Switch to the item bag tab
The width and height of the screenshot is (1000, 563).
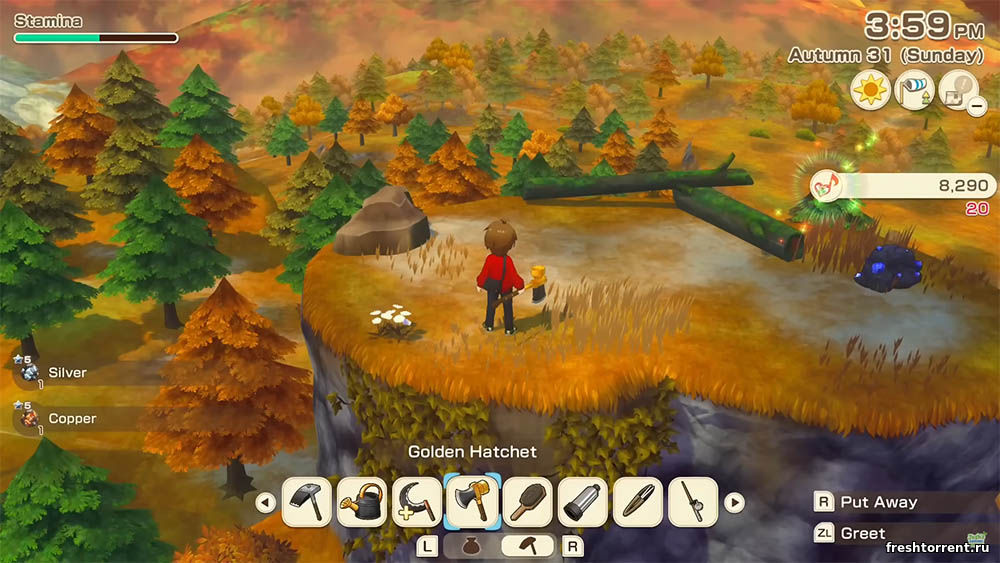pyautogui.click(x=471, y=546)
